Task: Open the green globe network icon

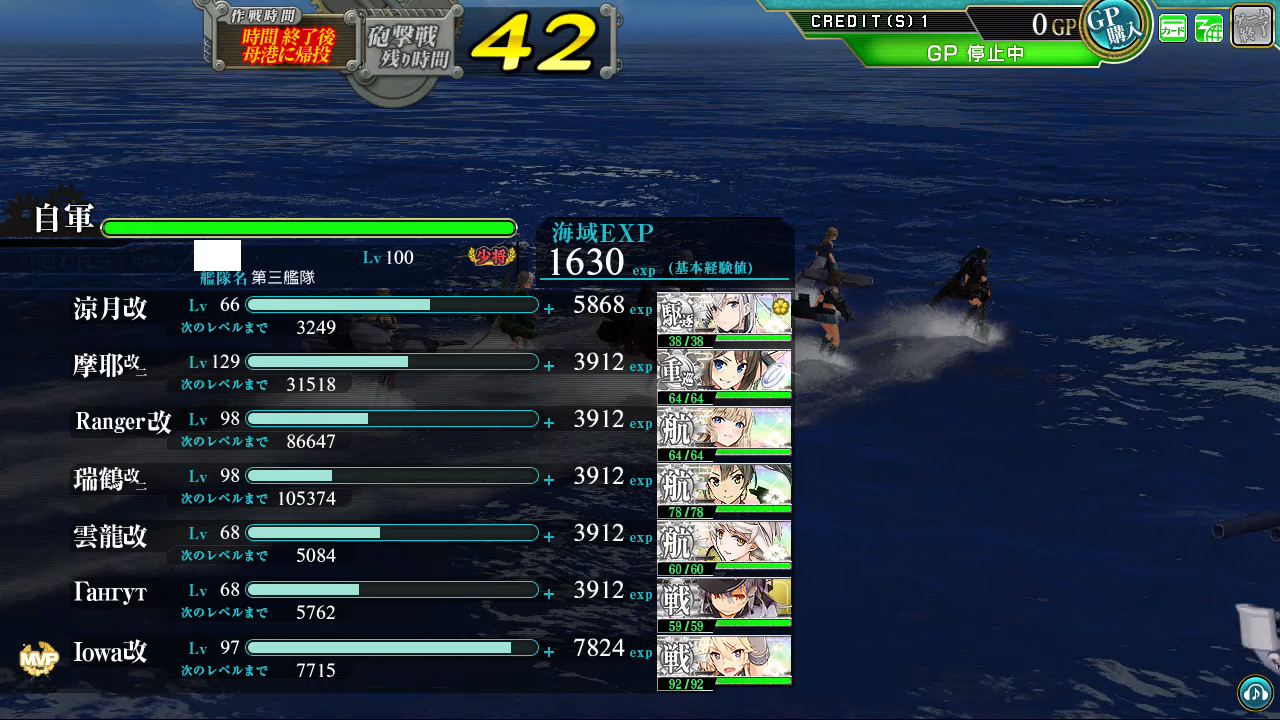Action: coord(1209,28)
